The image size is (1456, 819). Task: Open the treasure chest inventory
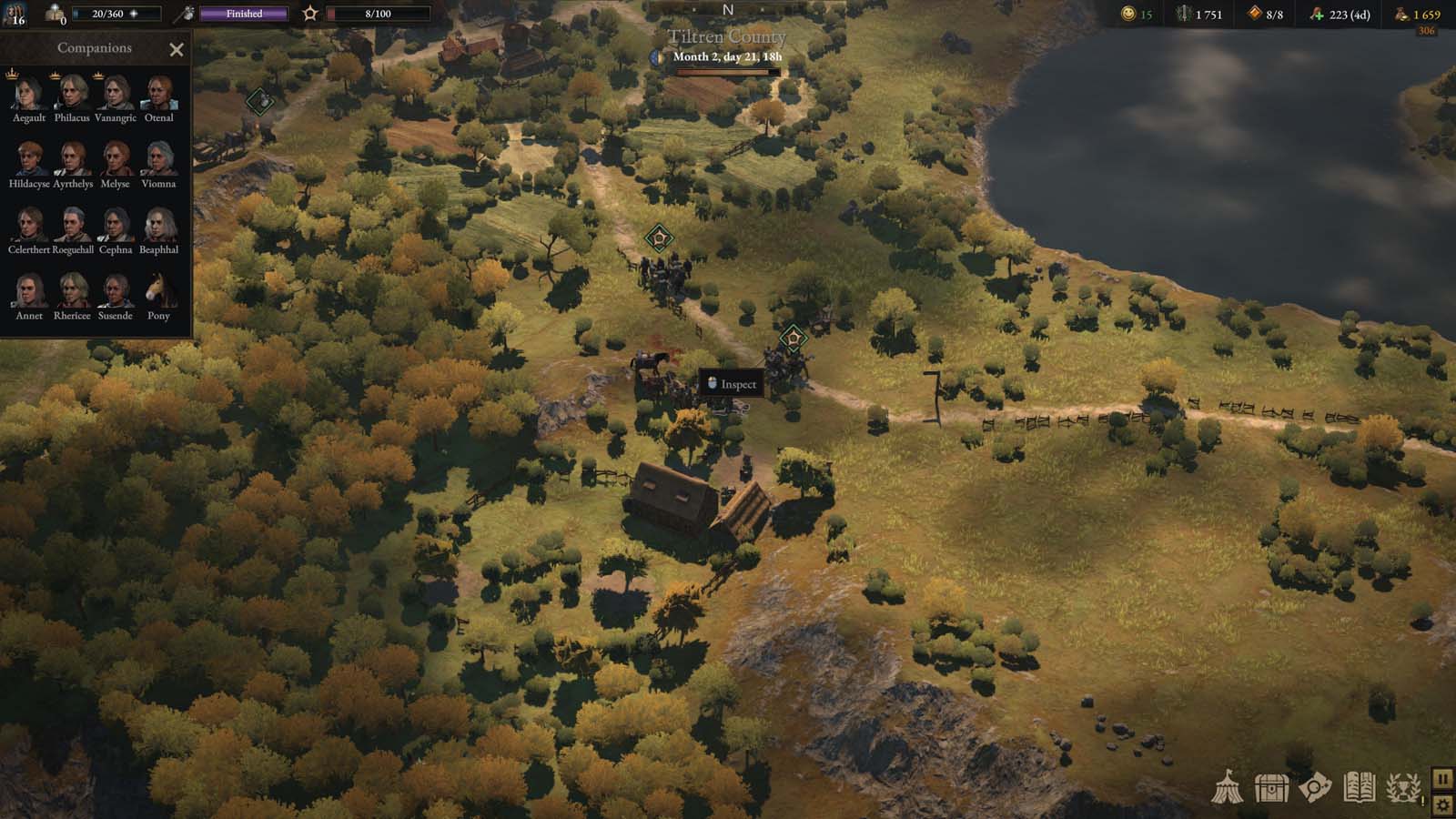coord(1271,788)
